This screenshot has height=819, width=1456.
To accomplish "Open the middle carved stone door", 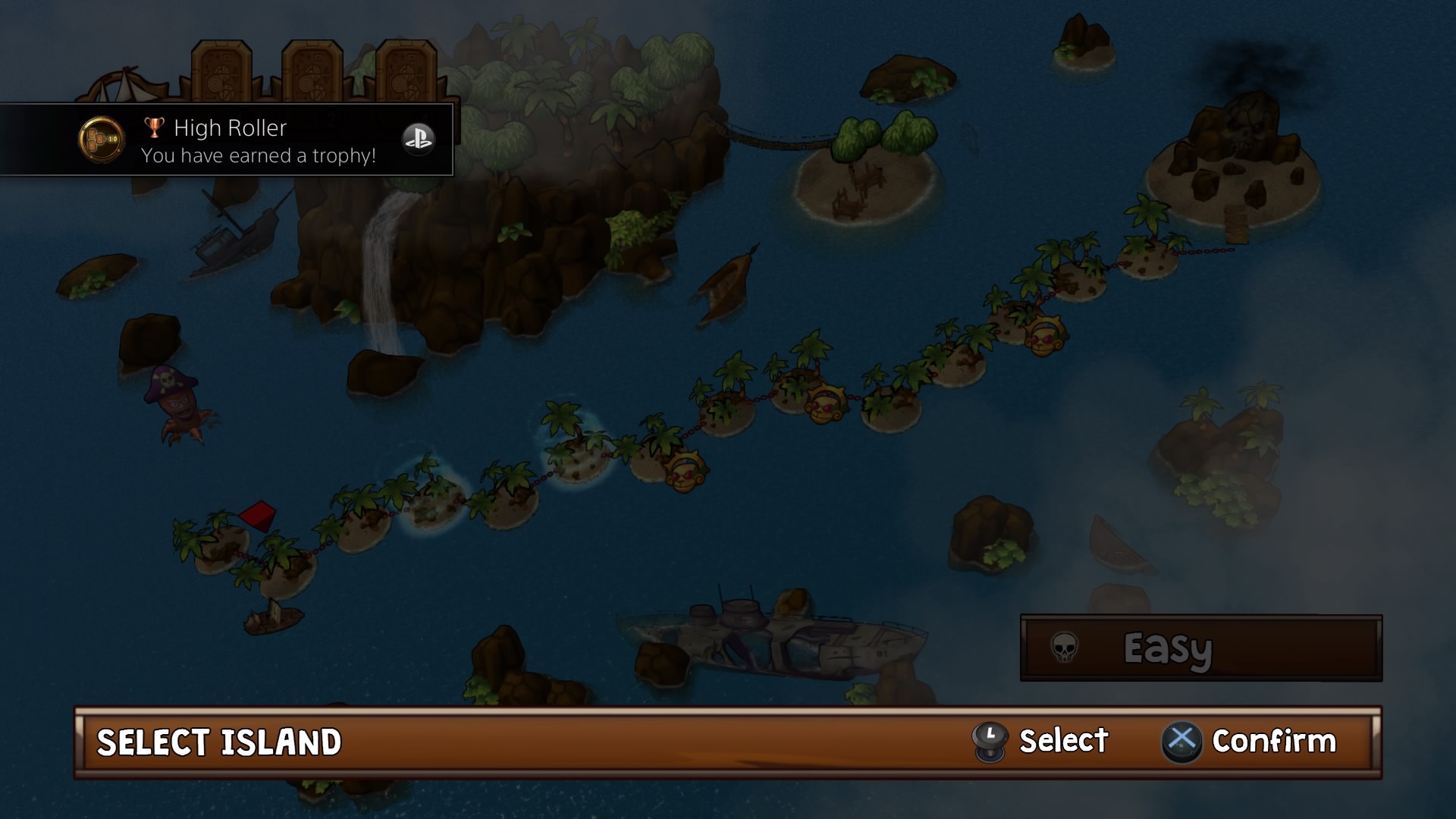I will pos(311,72).
